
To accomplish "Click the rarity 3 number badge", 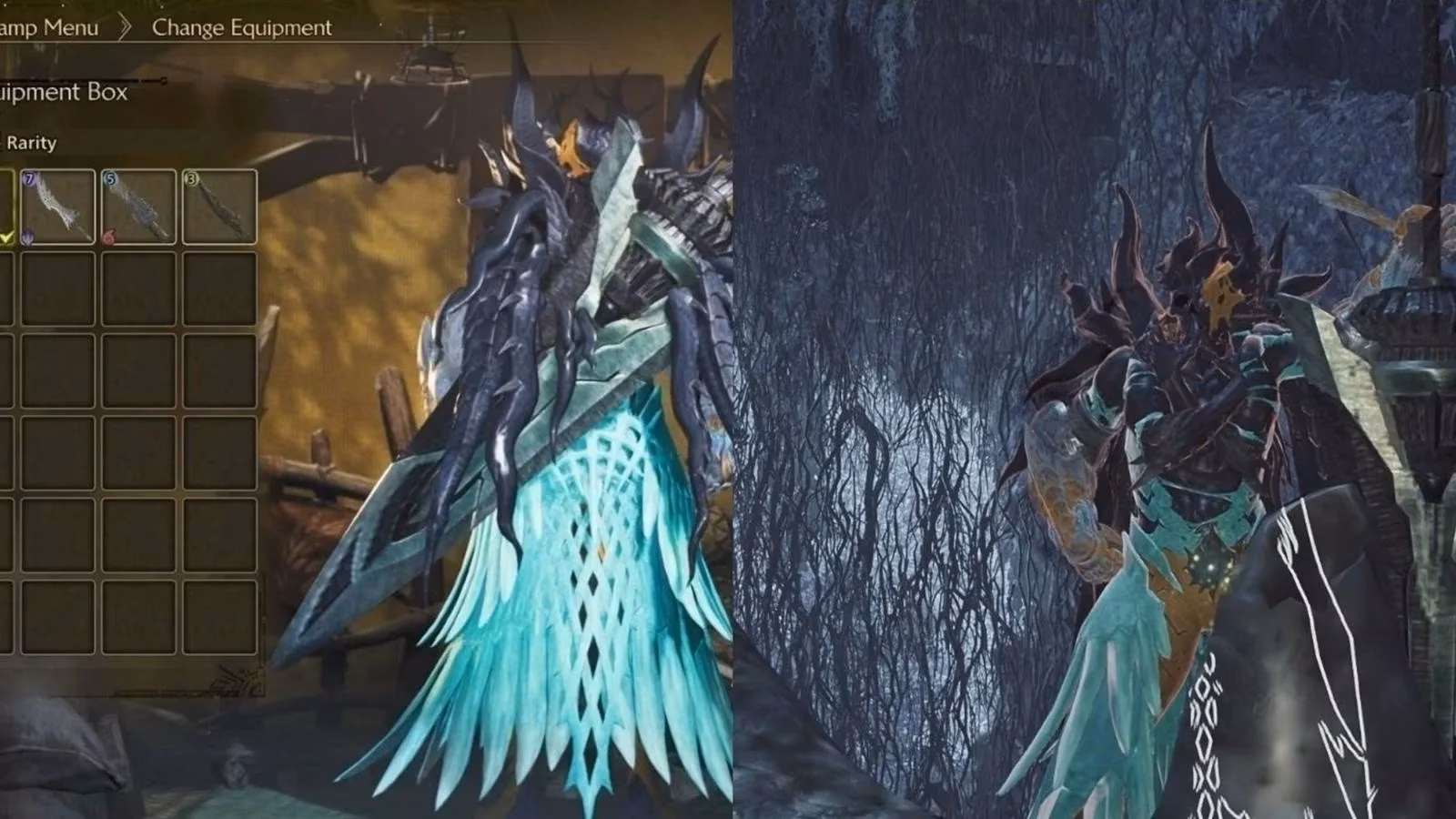I will pyautogui.click(x=191, y=179).
